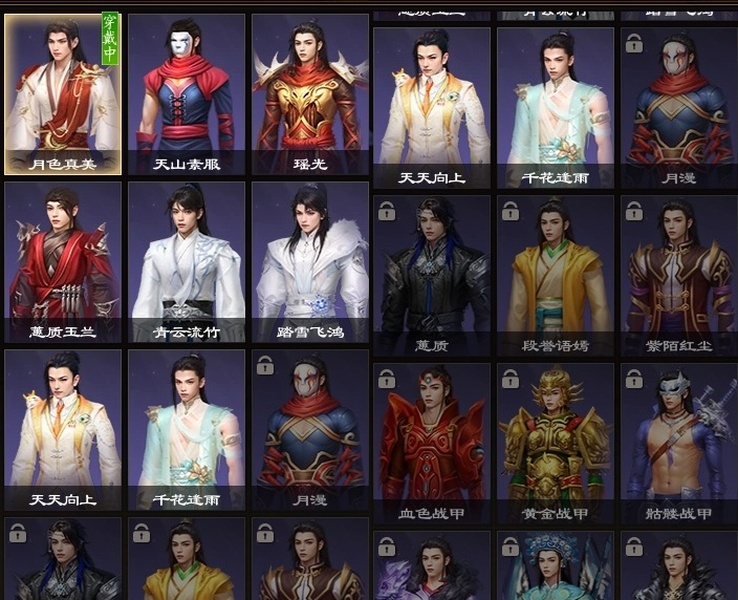Choose the masked 天山素服 costume
The height and width of the screenshot is (600, 738).
186,93
